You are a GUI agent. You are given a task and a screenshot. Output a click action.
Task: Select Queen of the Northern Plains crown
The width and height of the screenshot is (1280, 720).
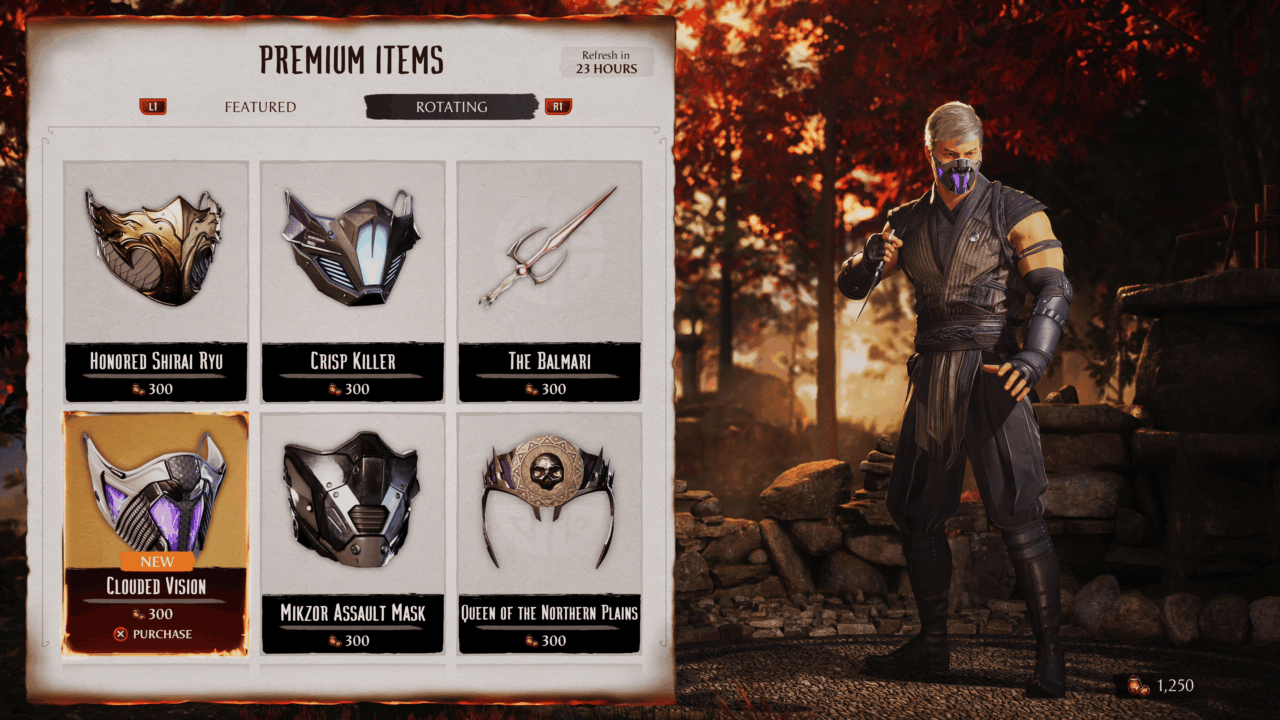(549, 530)
